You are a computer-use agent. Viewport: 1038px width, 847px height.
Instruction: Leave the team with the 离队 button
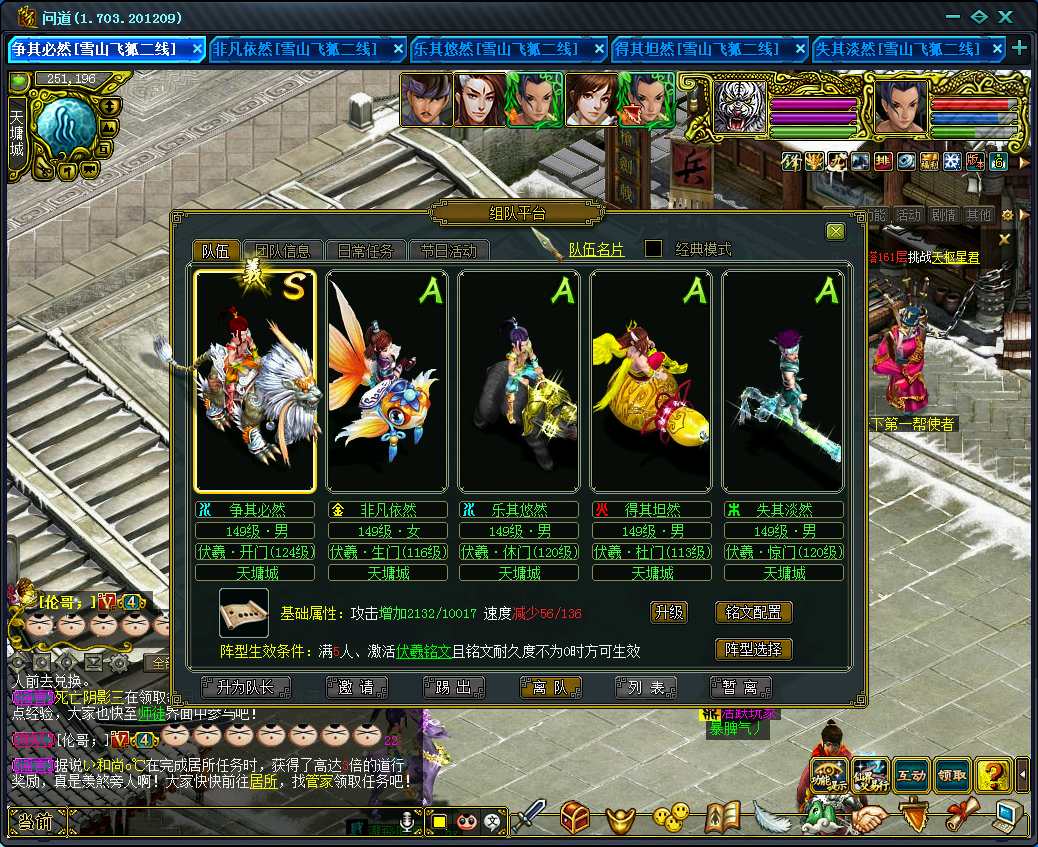(550, 687)
